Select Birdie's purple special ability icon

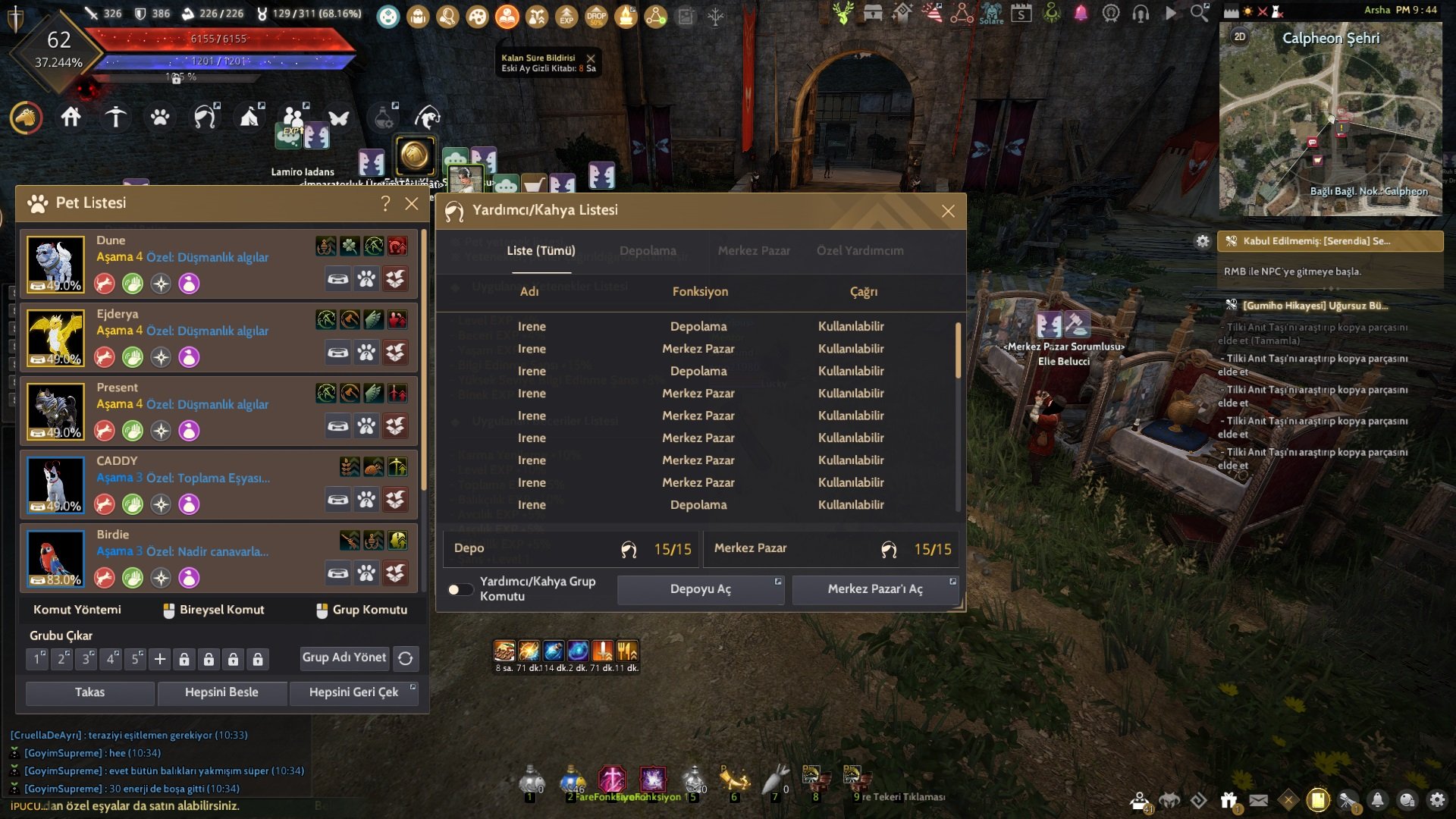point(188,577)
